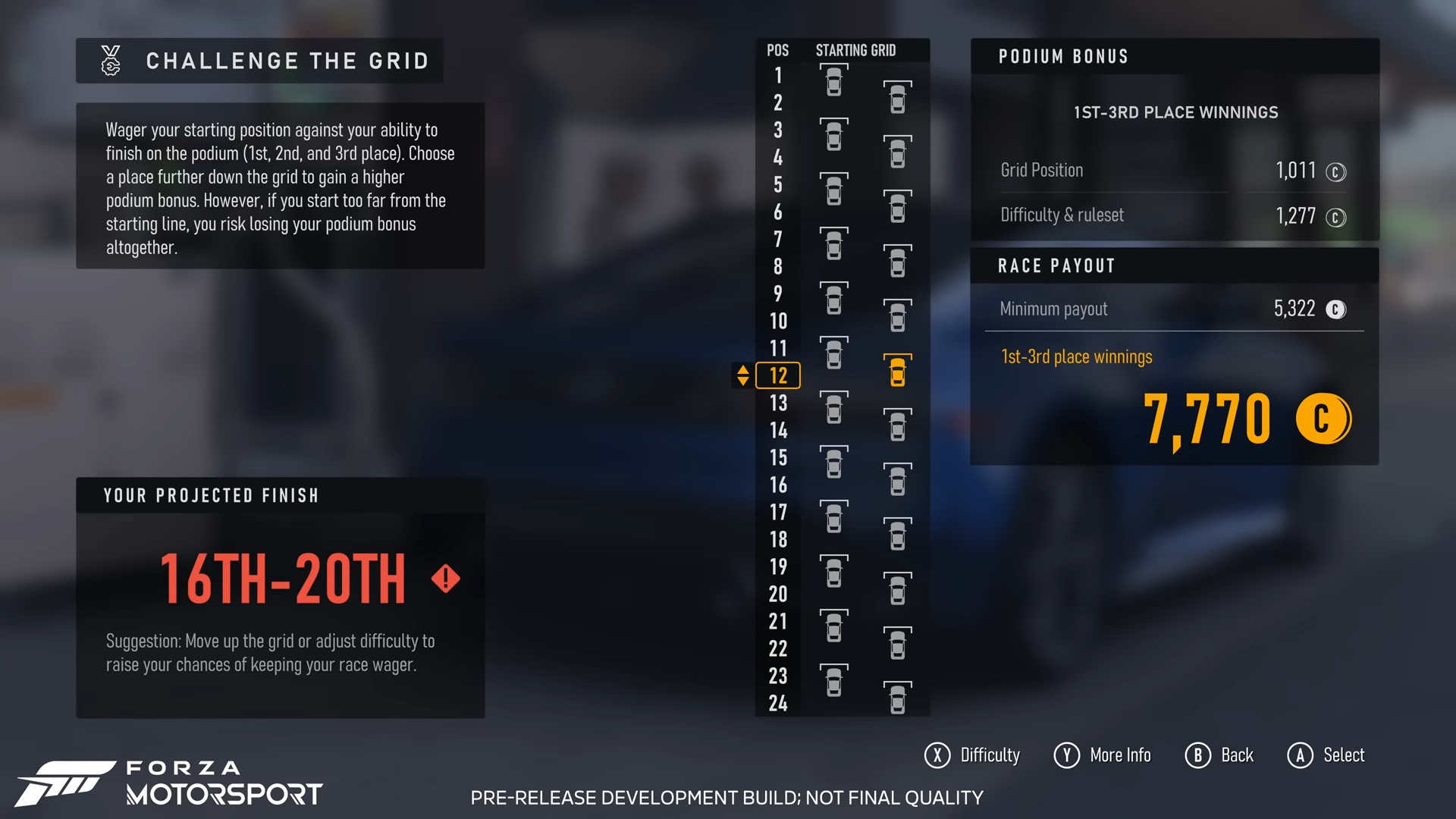
Task: Click the up arrow beside position 12
Action: point(743,369)
